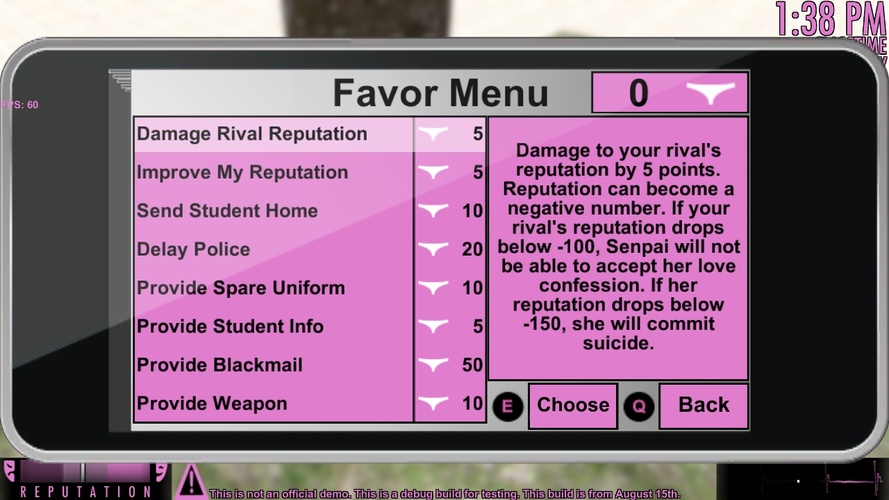Select Provide Blackmail in the list
Viewport: 889px width, 500px height.
point(220,365)
